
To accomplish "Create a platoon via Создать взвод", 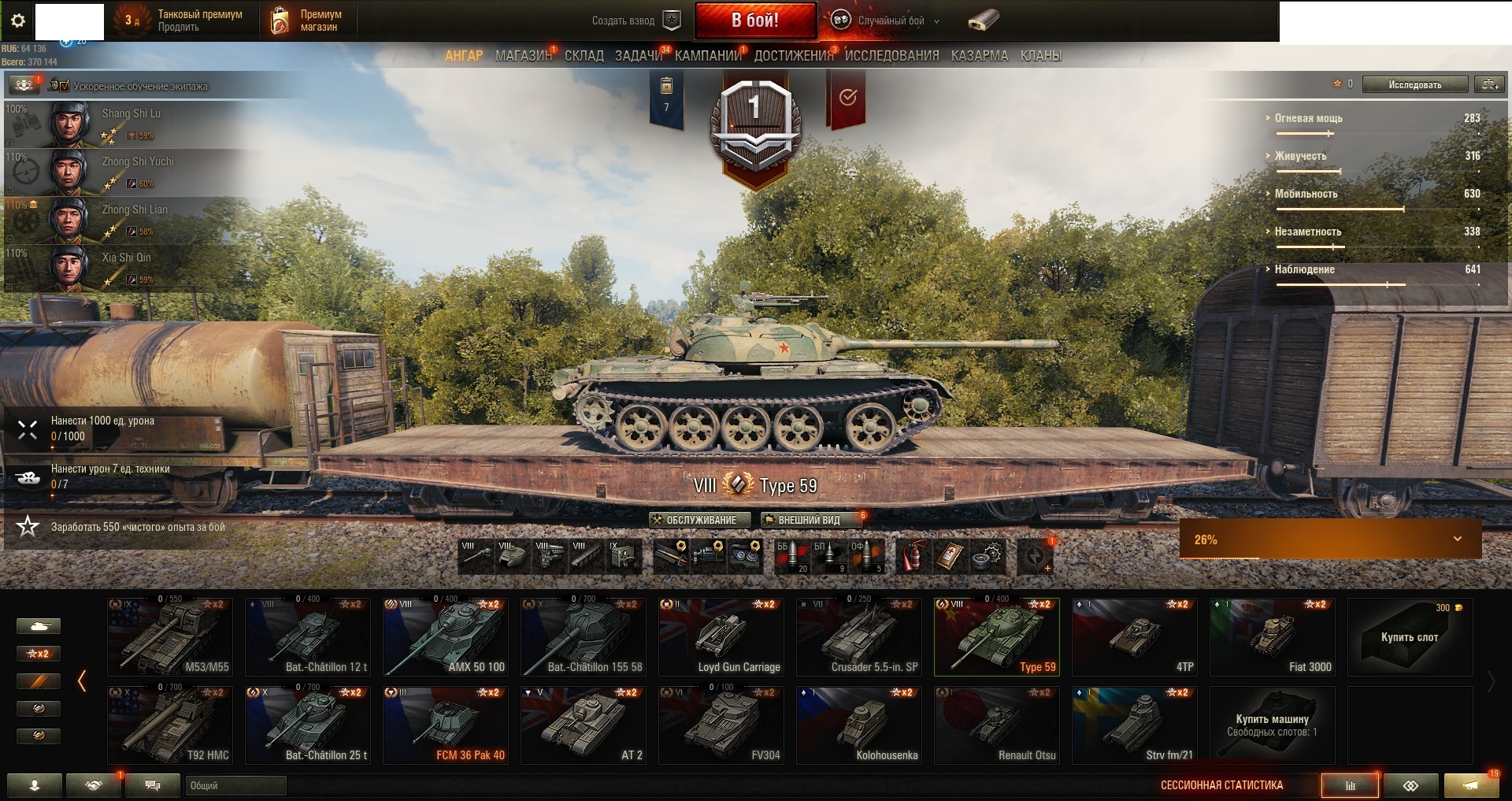I will point(636,21).
